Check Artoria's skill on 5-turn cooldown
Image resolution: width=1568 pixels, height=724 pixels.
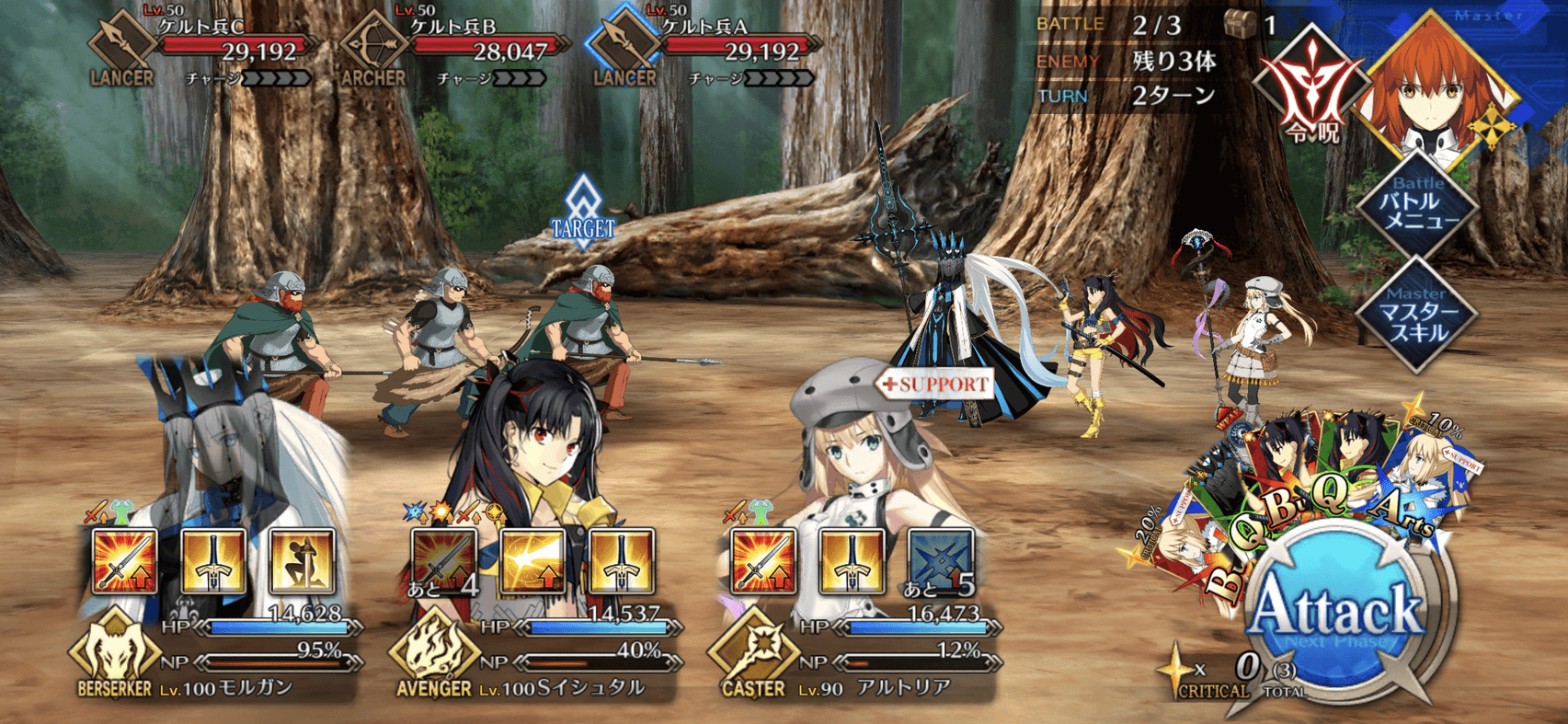pyautogui.click(x=941, y=561)
